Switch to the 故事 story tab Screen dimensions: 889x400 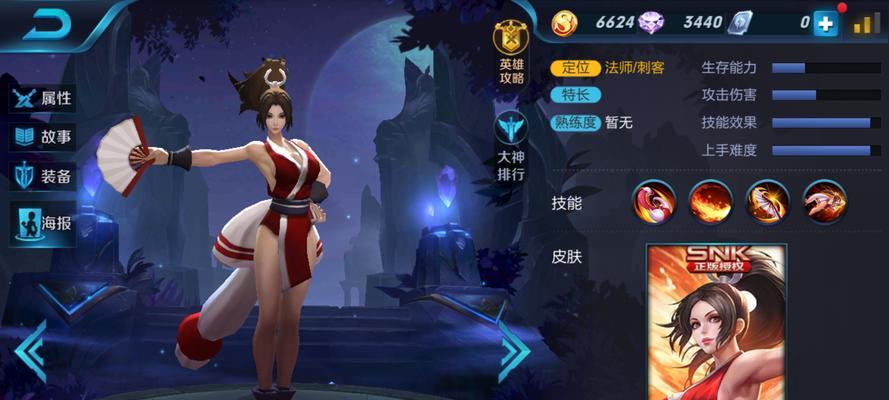(43, 138)
